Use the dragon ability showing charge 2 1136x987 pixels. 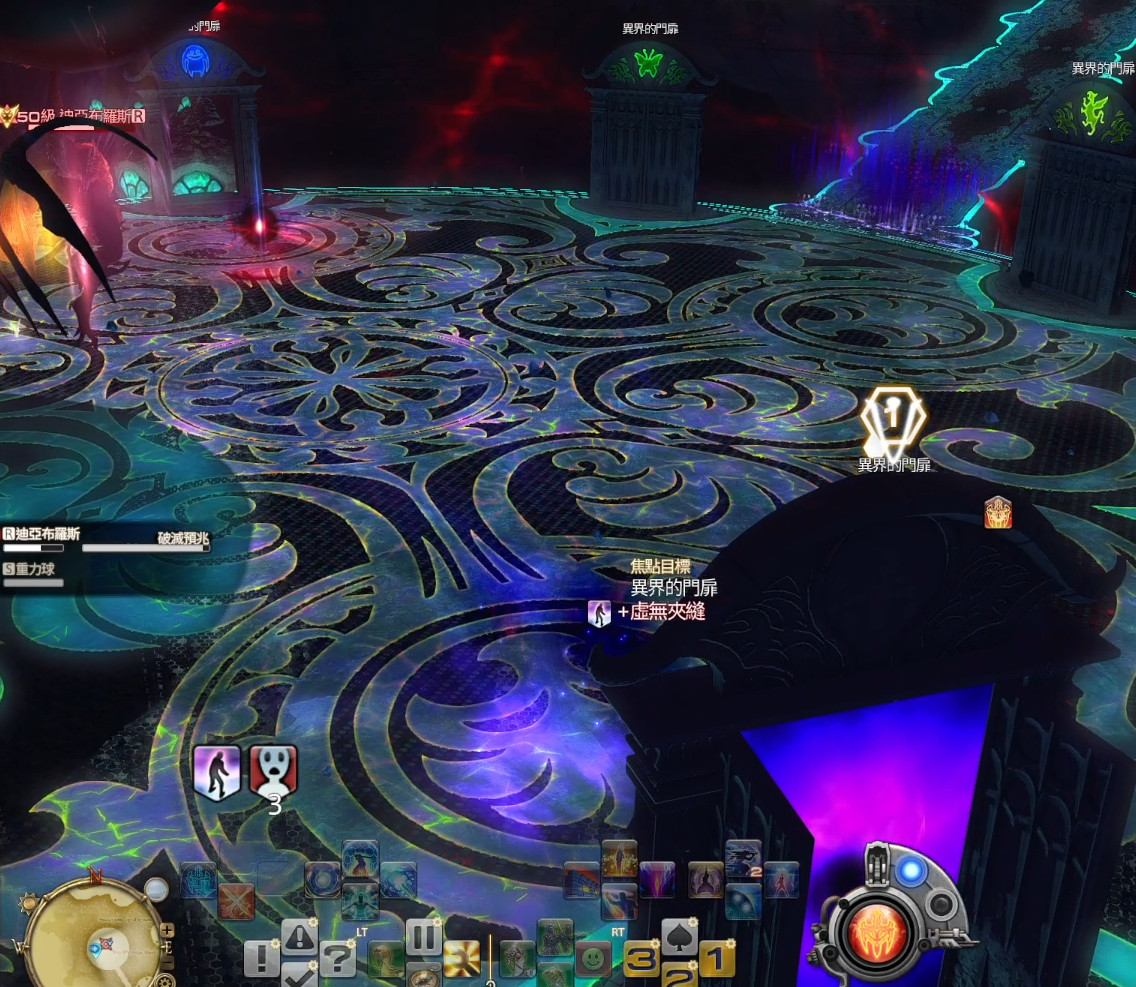coord(743,859)
